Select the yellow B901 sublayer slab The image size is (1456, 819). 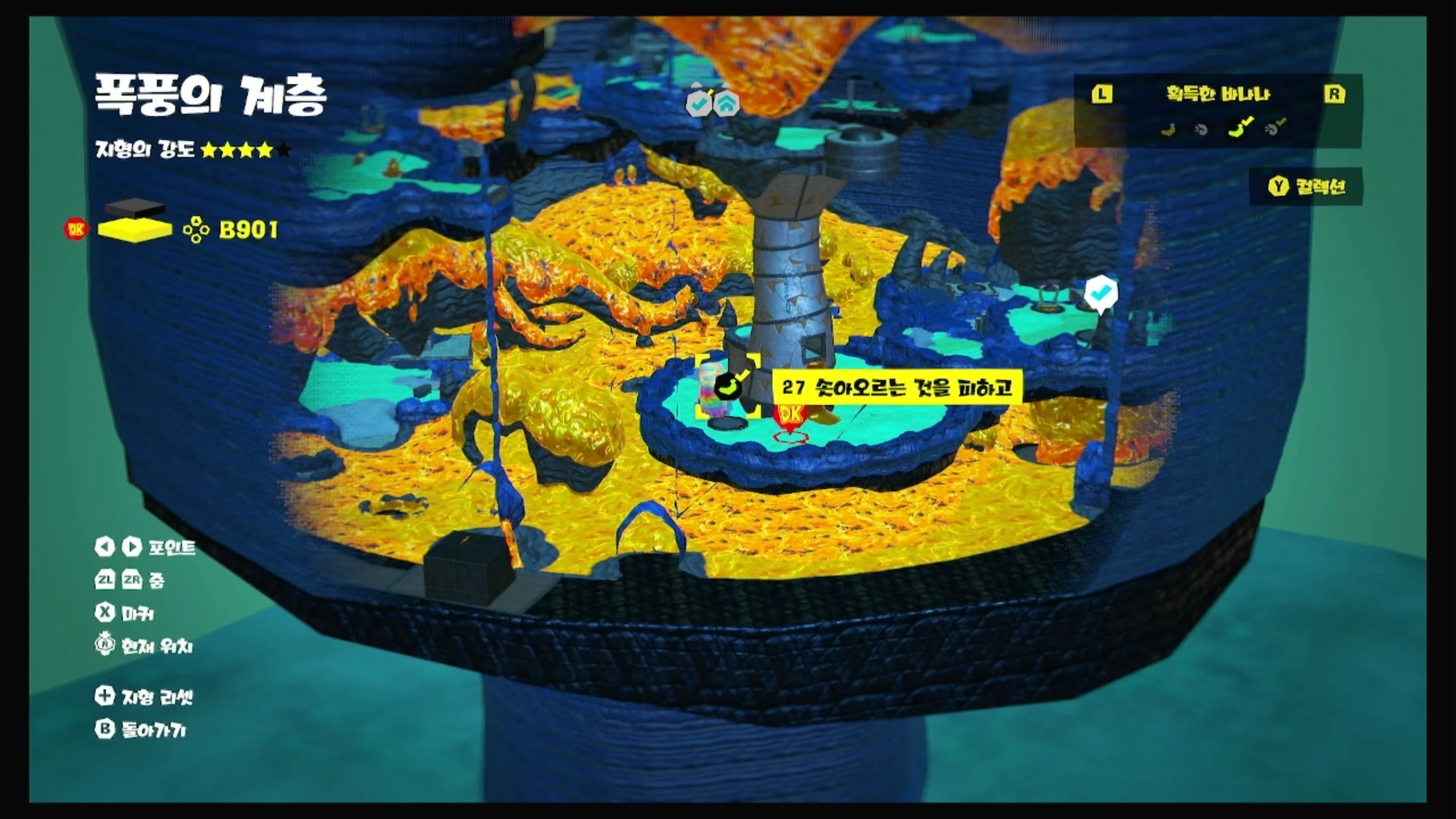135,230
